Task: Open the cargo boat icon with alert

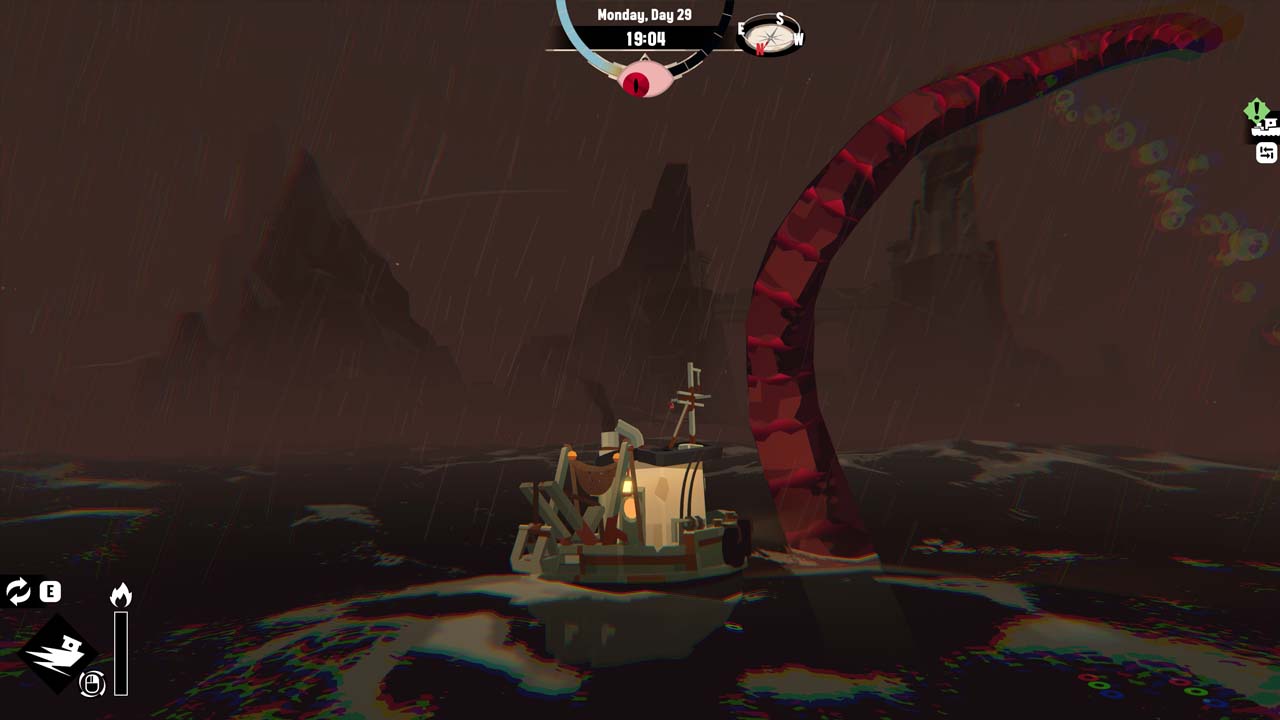Action: [x=1265, y=125]
